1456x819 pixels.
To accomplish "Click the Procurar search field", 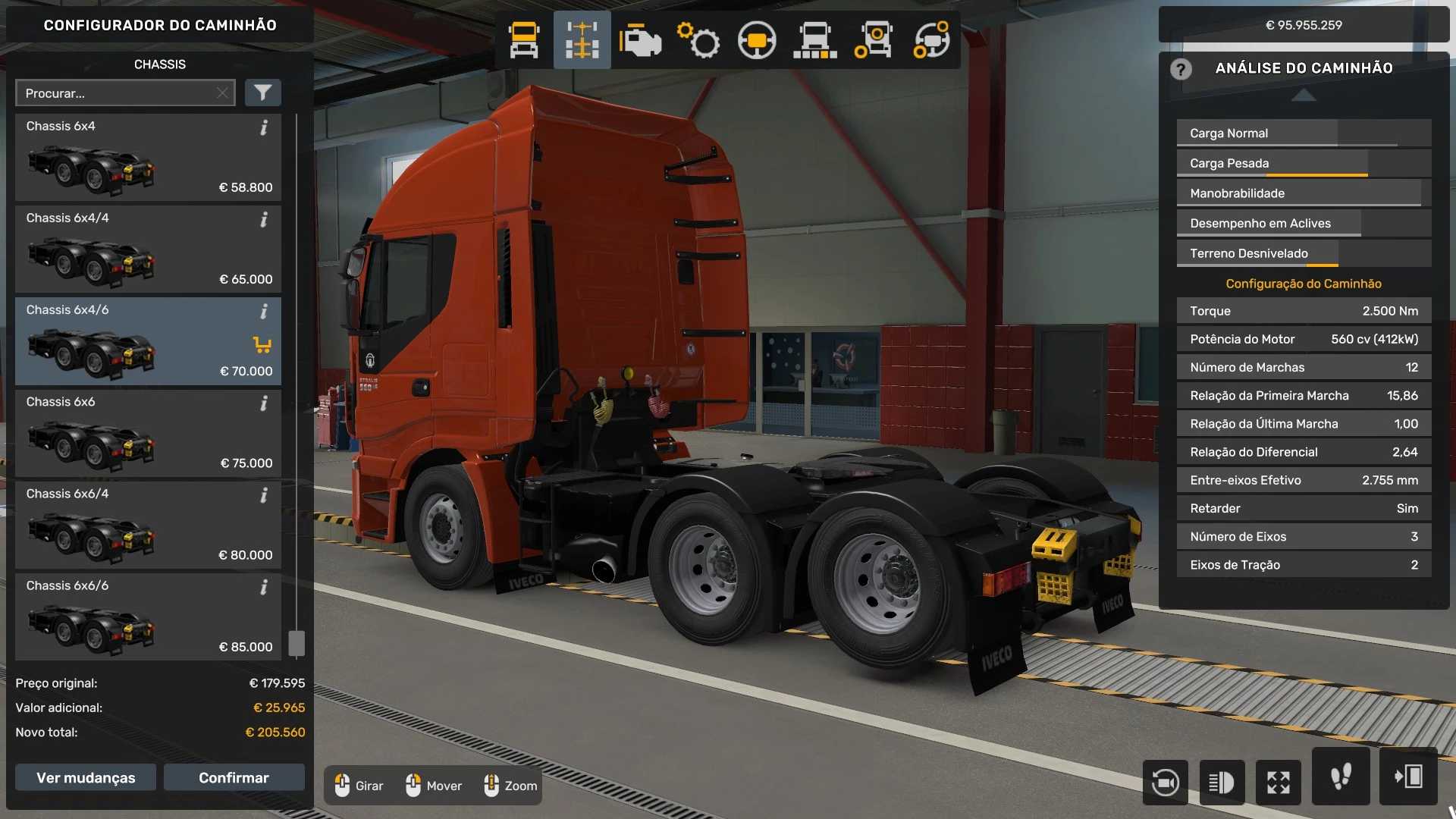I will 118,93.
